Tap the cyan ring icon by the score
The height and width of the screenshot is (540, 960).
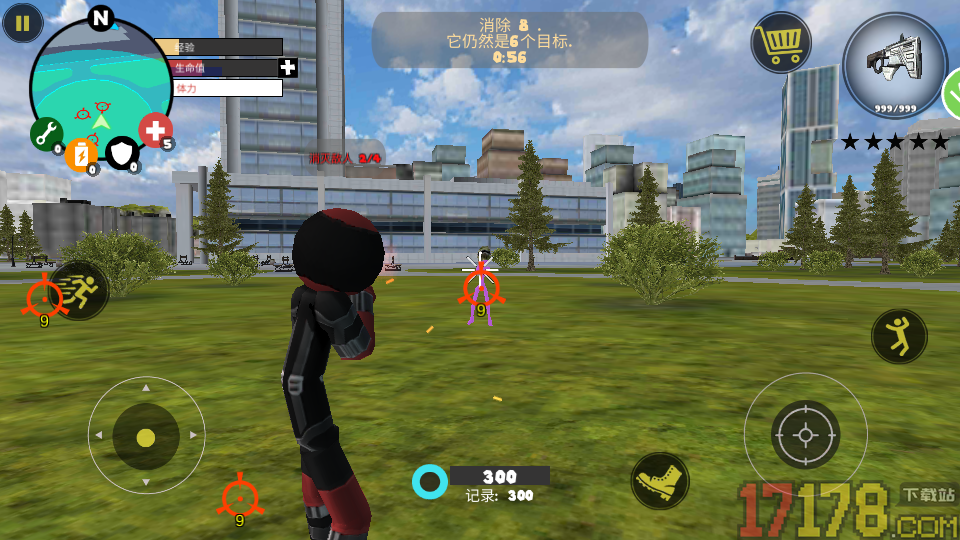point(430,481)
